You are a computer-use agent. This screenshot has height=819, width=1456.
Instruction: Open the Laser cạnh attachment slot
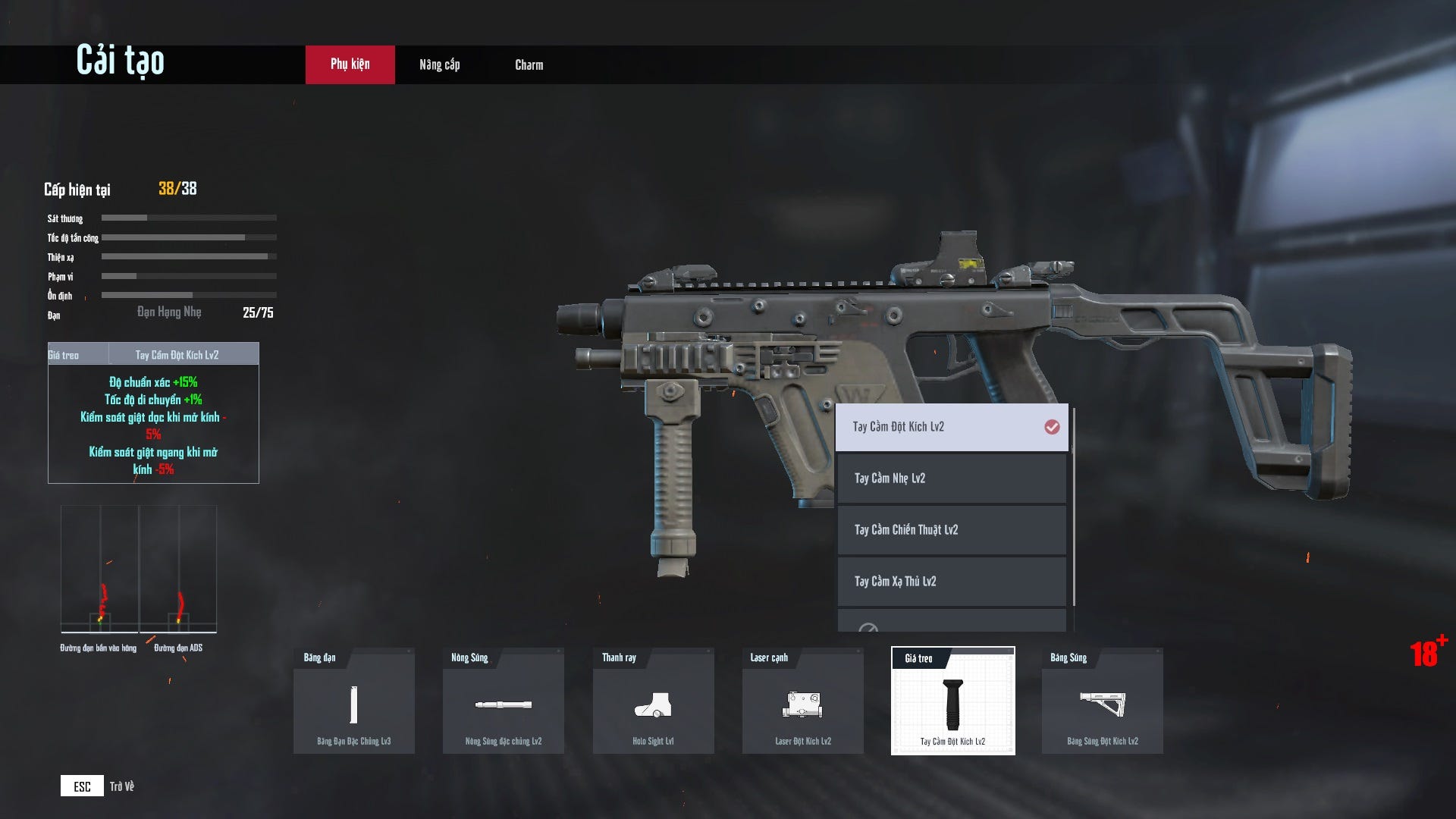(x=802, y=701)
